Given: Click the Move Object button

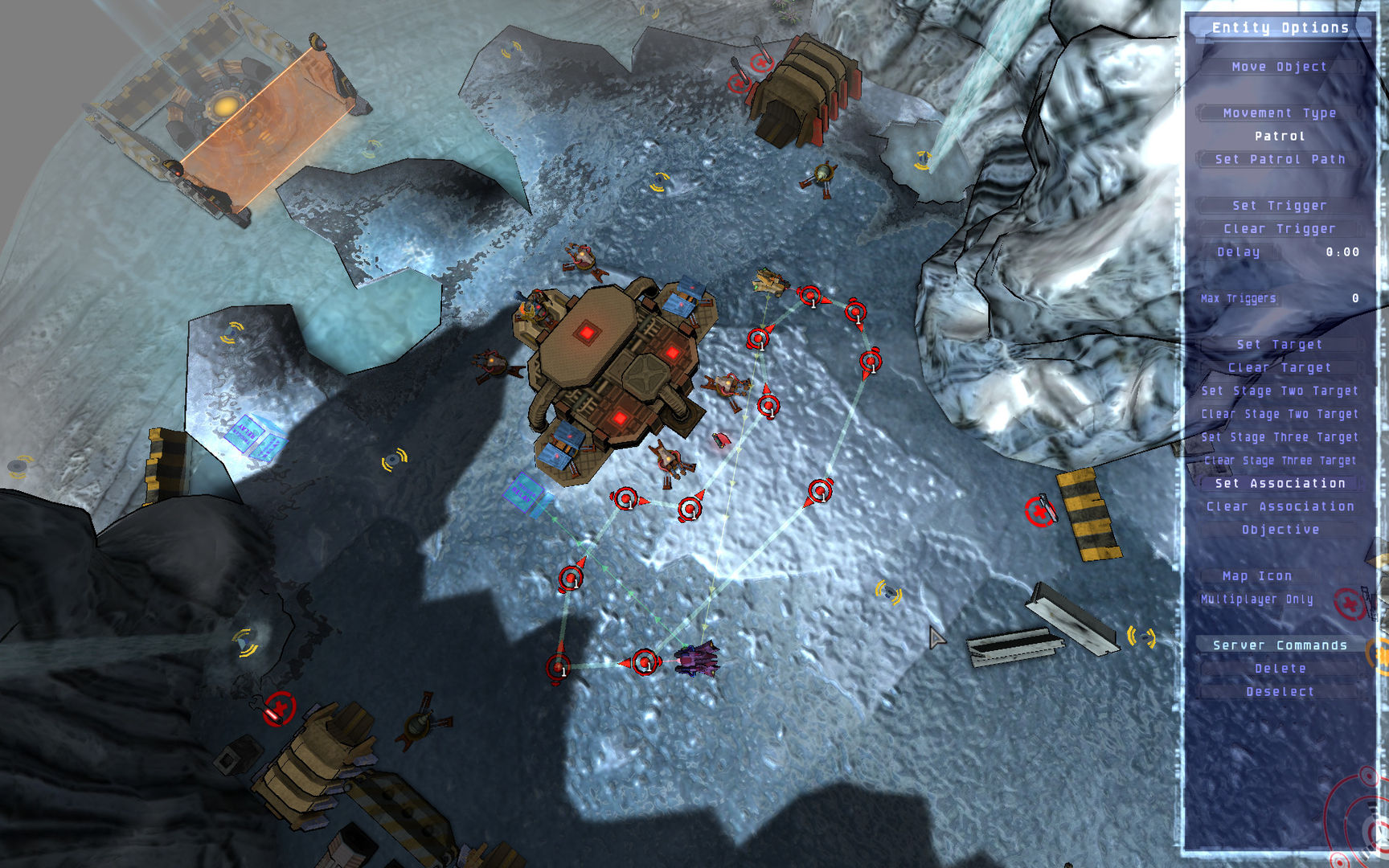Looking at the screenshot, I should 1279,67.
